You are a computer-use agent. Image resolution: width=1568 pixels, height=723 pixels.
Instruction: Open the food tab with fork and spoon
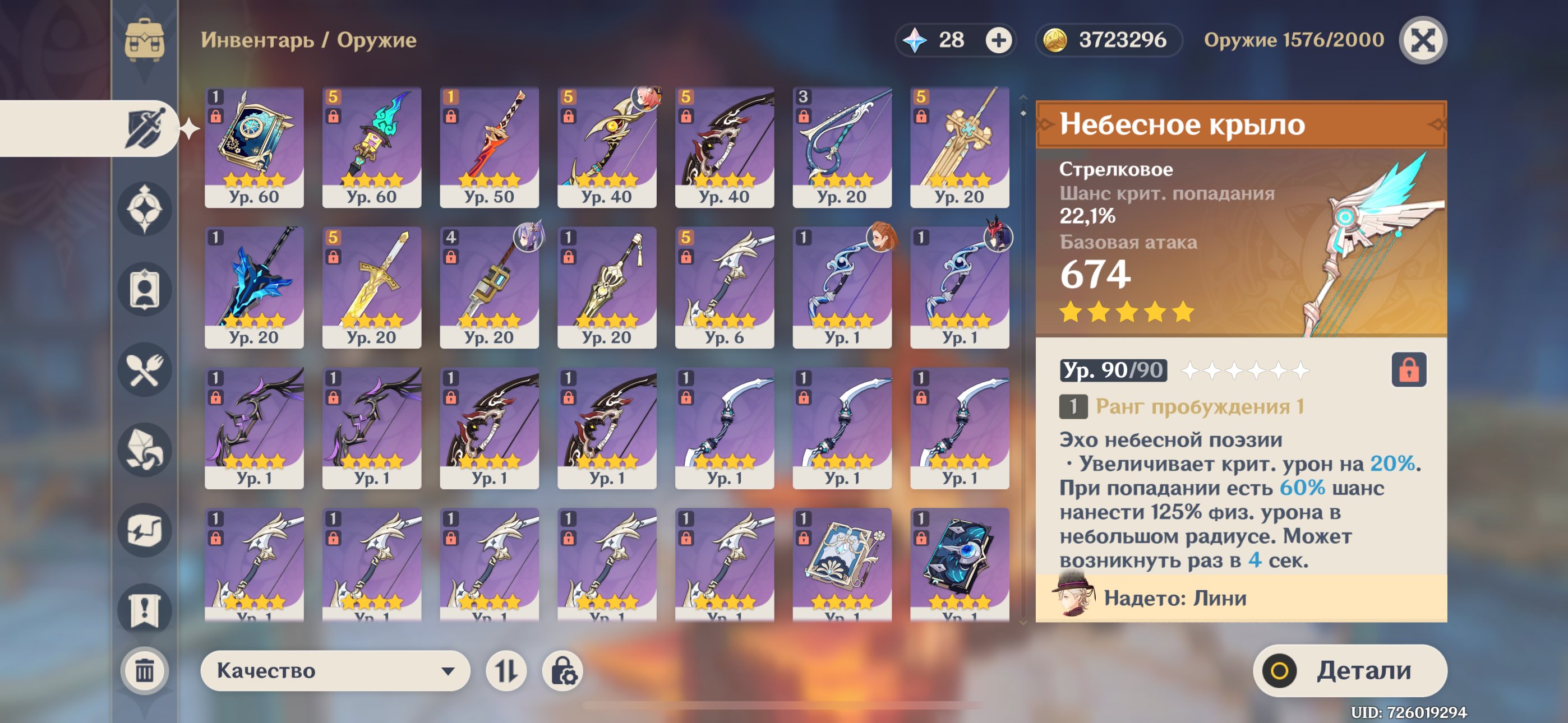point(144,369)
